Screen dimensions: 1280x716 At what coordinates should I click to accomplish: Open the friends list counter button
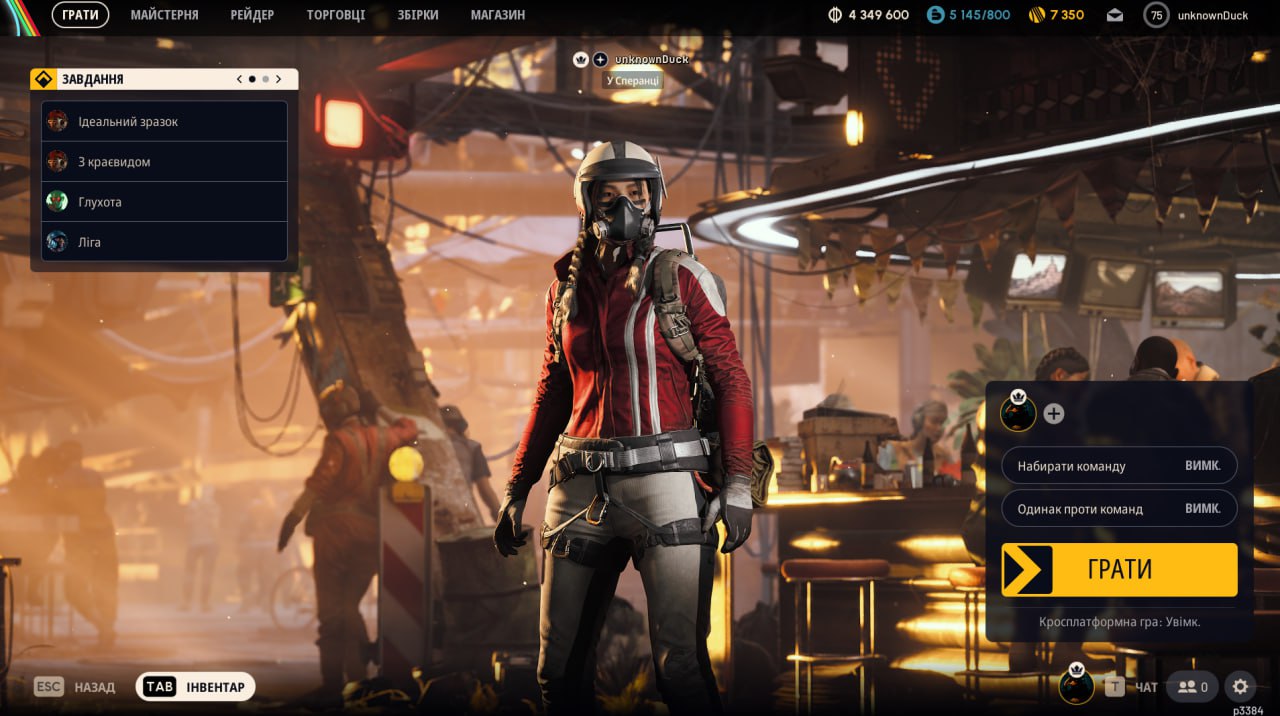coord(1192,687)
